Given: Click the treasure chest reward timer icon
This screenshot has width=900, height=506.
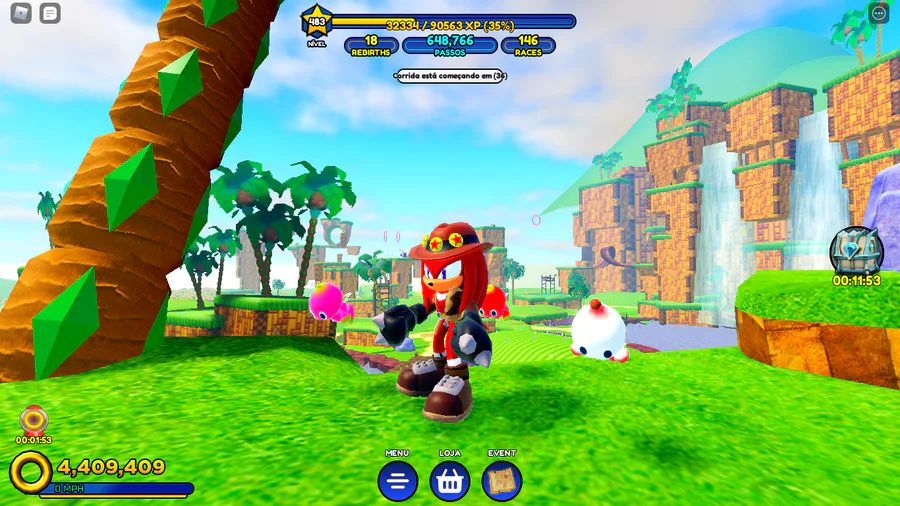Looking at the screenshot, I should tap(856, 250).
